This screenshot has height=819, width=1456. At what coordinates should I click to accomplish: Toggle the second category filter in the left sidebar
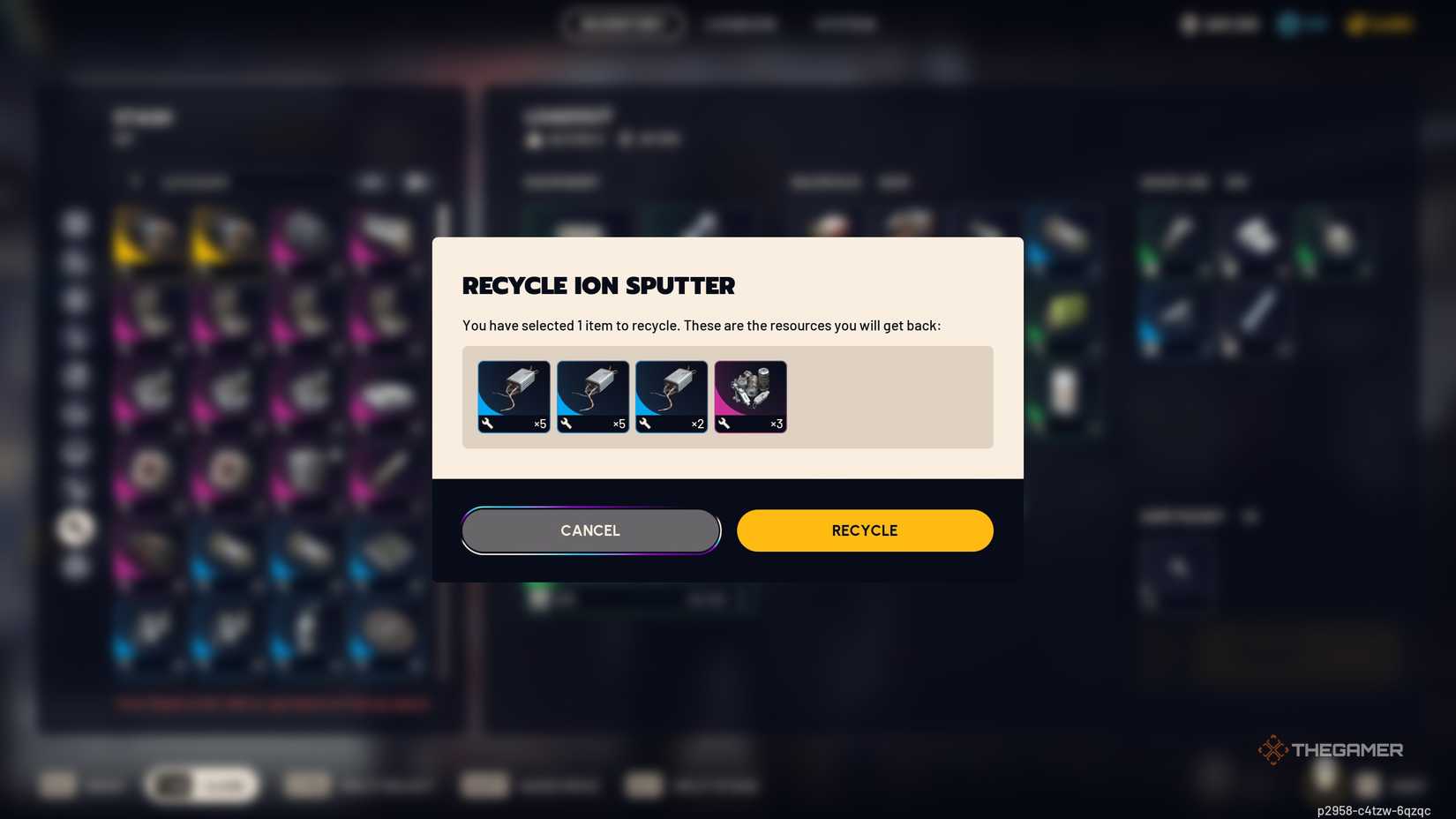pos(77,262)
